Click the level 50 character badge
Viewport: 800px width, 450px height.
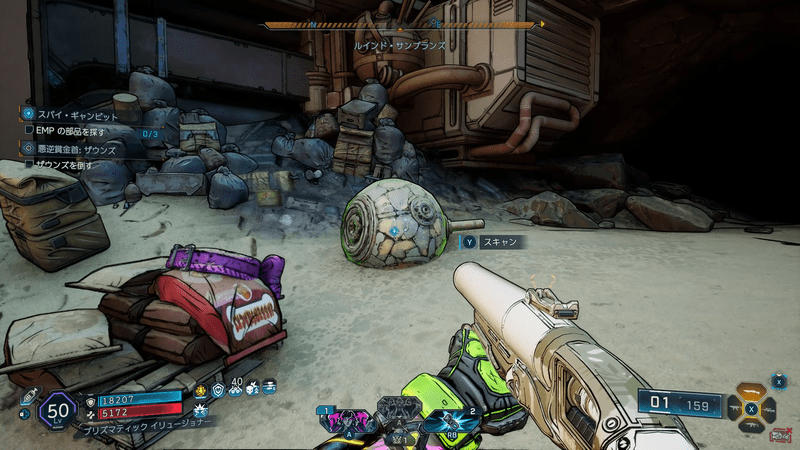[x=57, y=410]
